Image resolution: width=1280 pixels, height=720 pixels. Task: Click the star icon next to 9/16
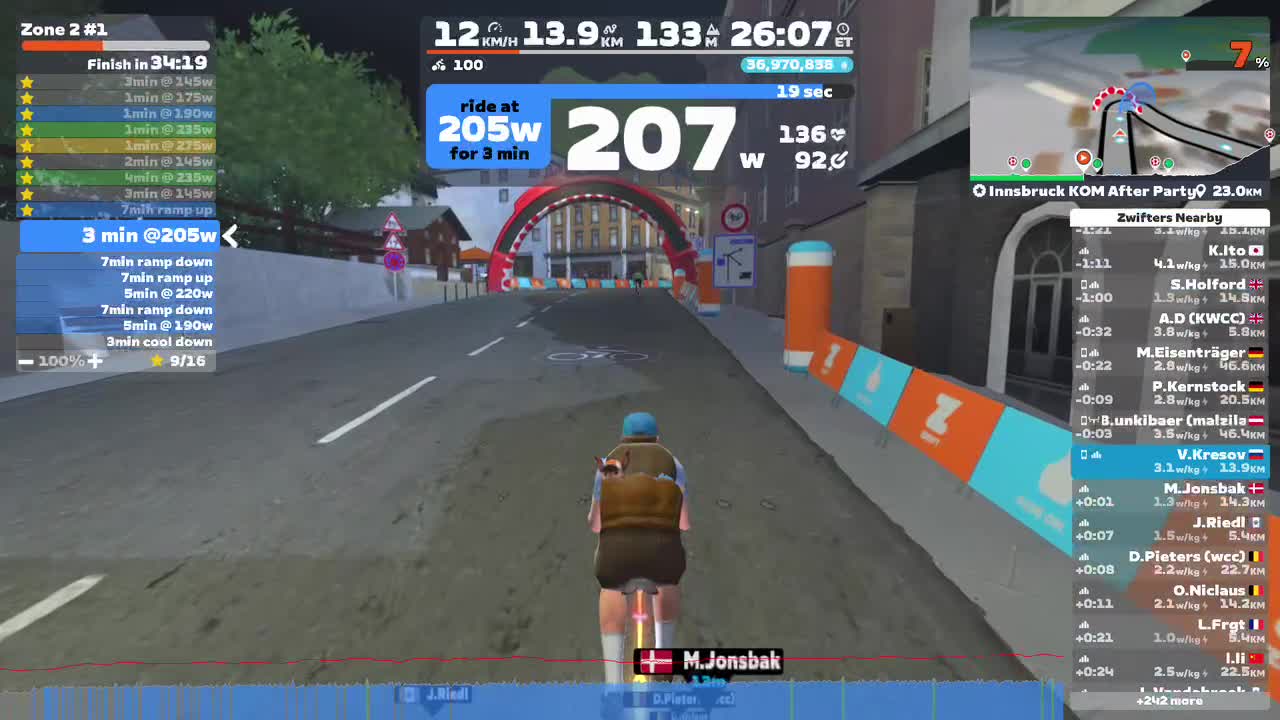157,360
